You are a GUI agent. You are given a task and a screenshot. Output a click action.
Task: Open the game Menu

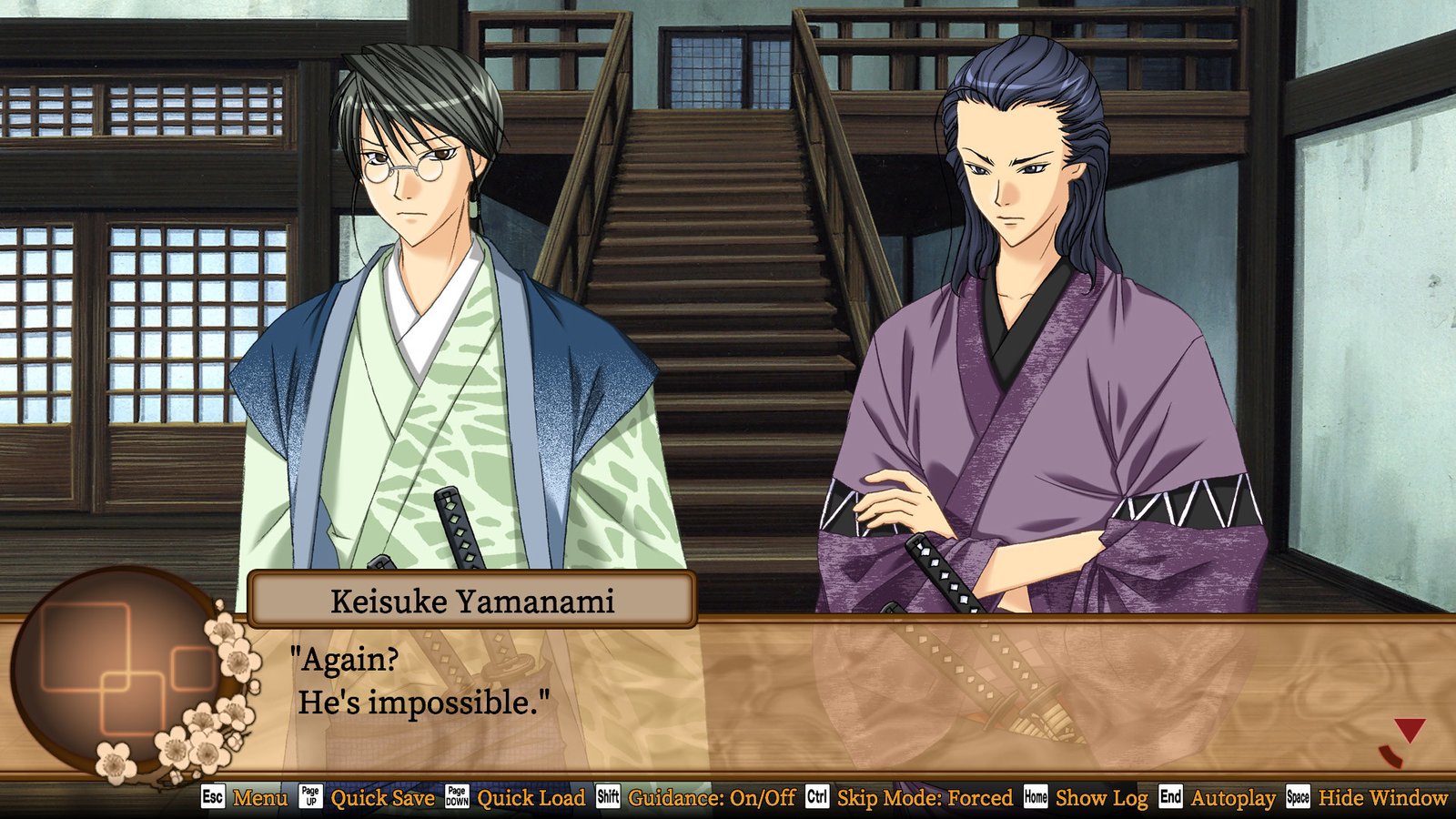pyautogui.click(x=259, y=799)
